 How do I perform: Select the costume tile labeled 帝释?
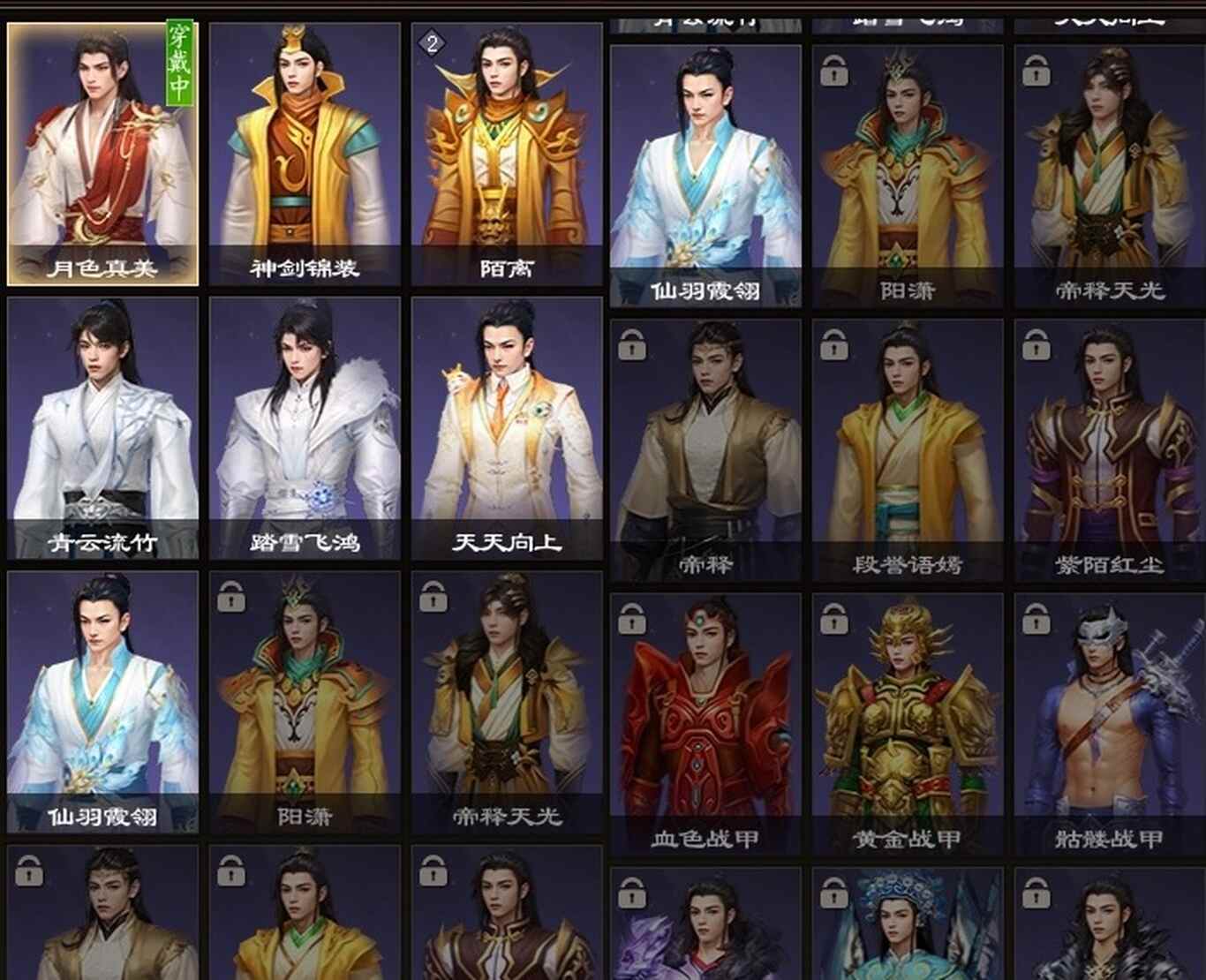(705, 450)
